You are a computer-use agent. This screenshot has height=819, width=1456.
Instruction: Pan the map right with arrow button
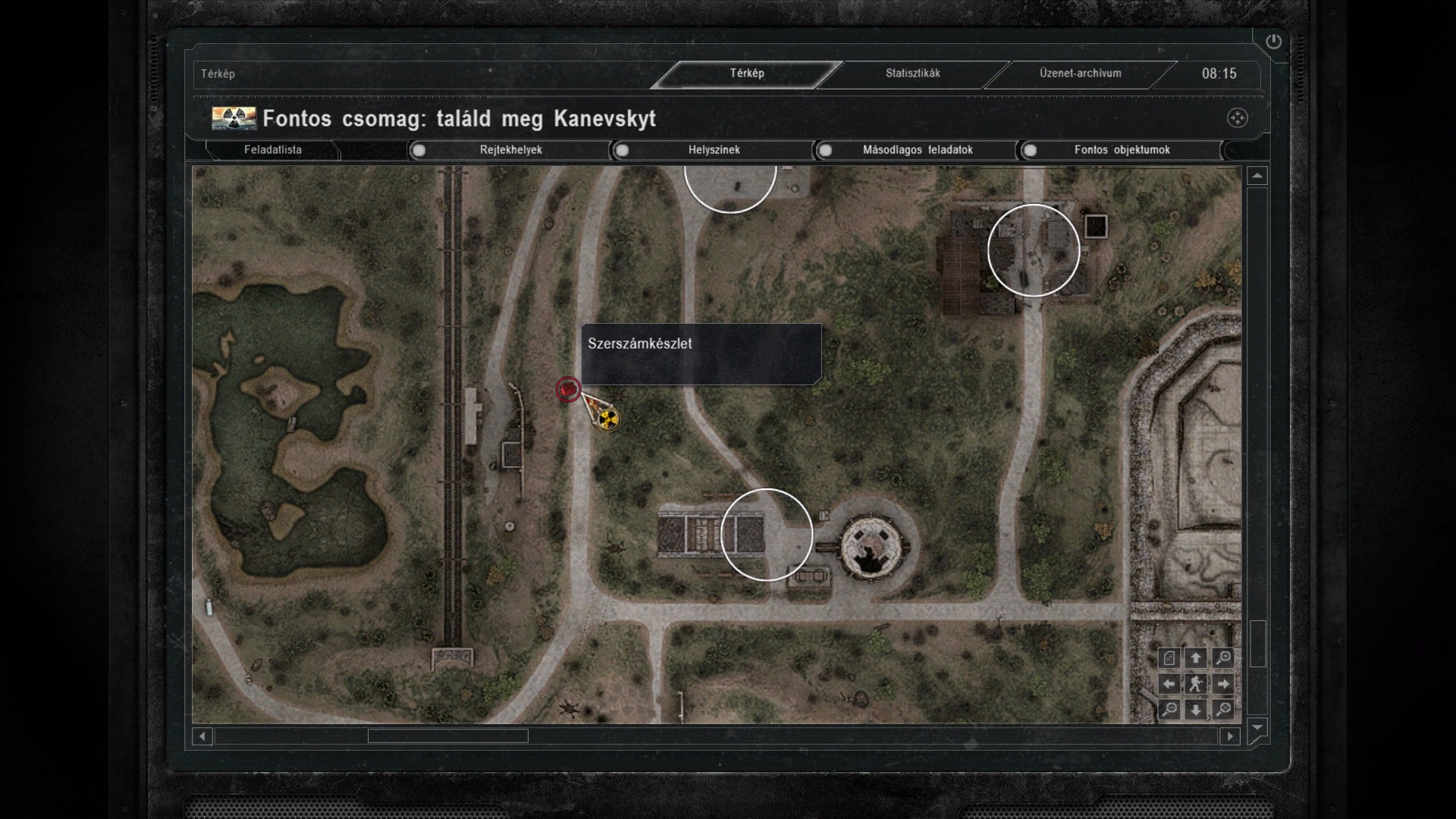coord(1223,684)
